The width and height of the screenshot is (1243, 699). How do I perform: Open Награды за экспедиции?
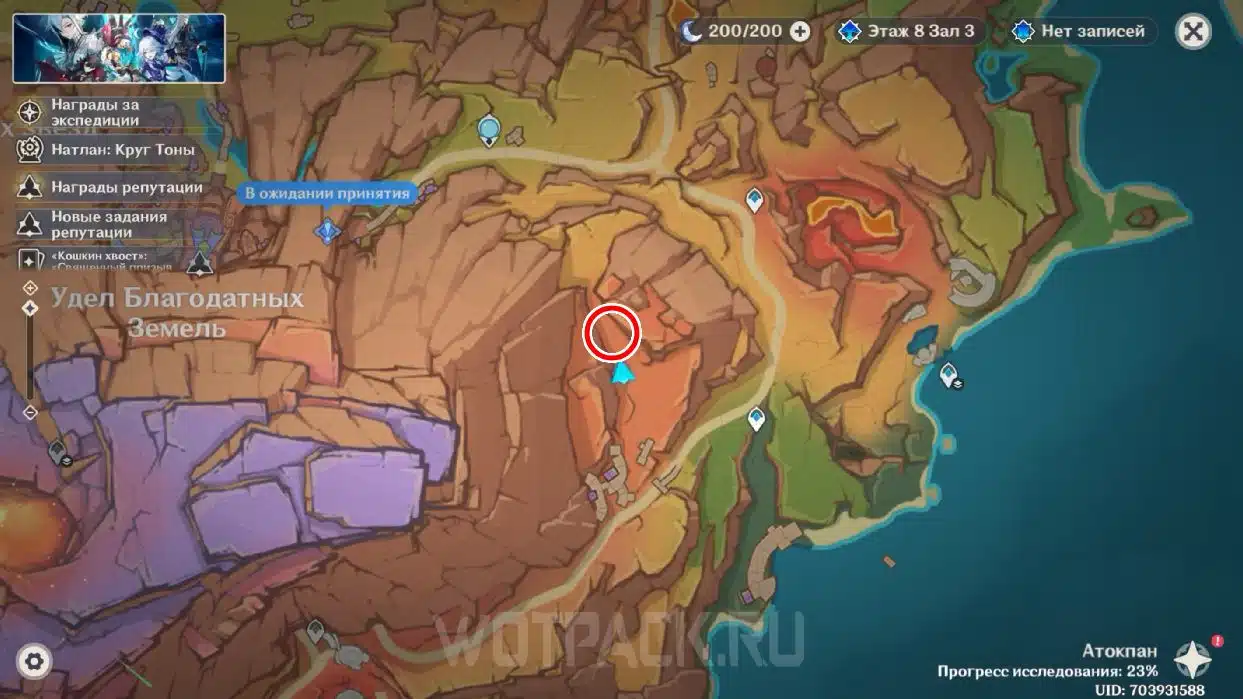[95, 112]
